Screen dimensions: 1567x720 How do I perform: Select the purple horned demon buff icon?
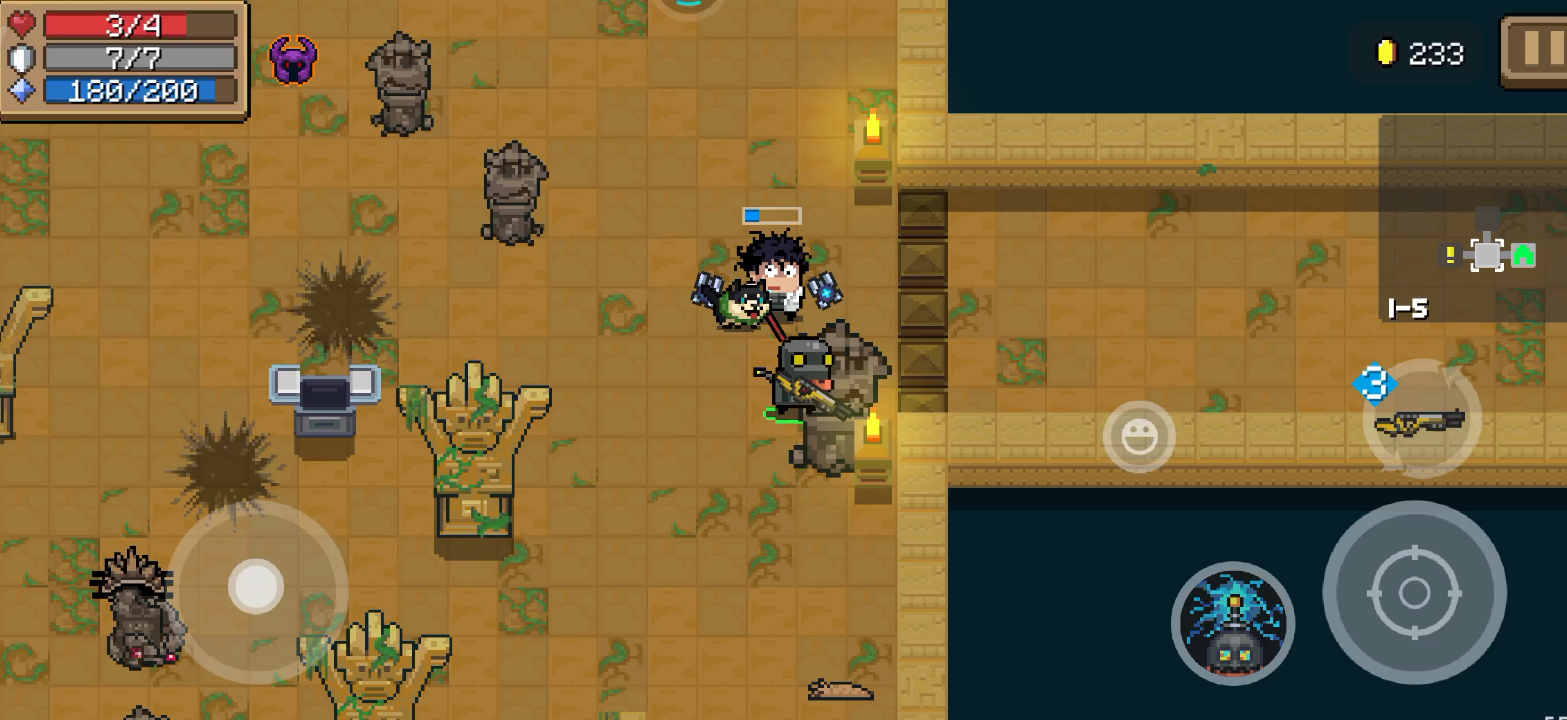[294, 60]
